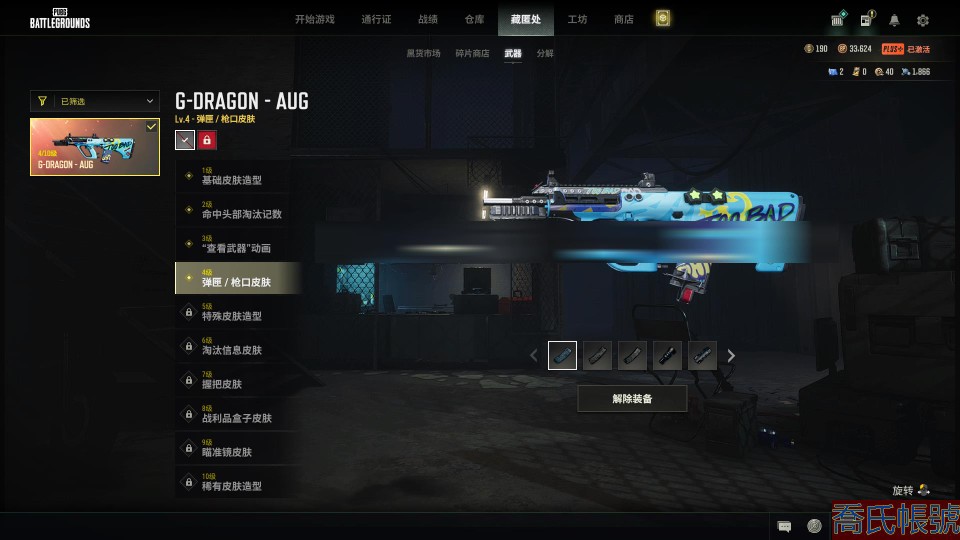Open the 商店 store tab
Screen dimensions: 960x540
(x=623, y=19)
